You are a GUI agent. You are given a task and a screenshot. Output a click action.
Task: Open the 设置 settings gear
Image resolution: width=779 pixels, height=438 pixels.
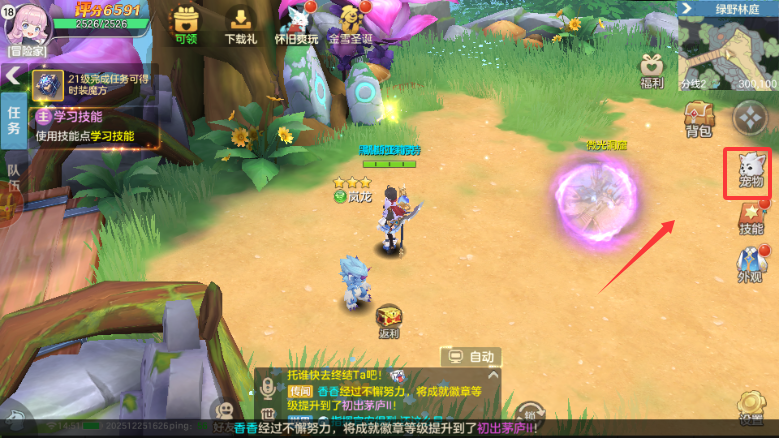pyautogui.click(x=751, y=409)
